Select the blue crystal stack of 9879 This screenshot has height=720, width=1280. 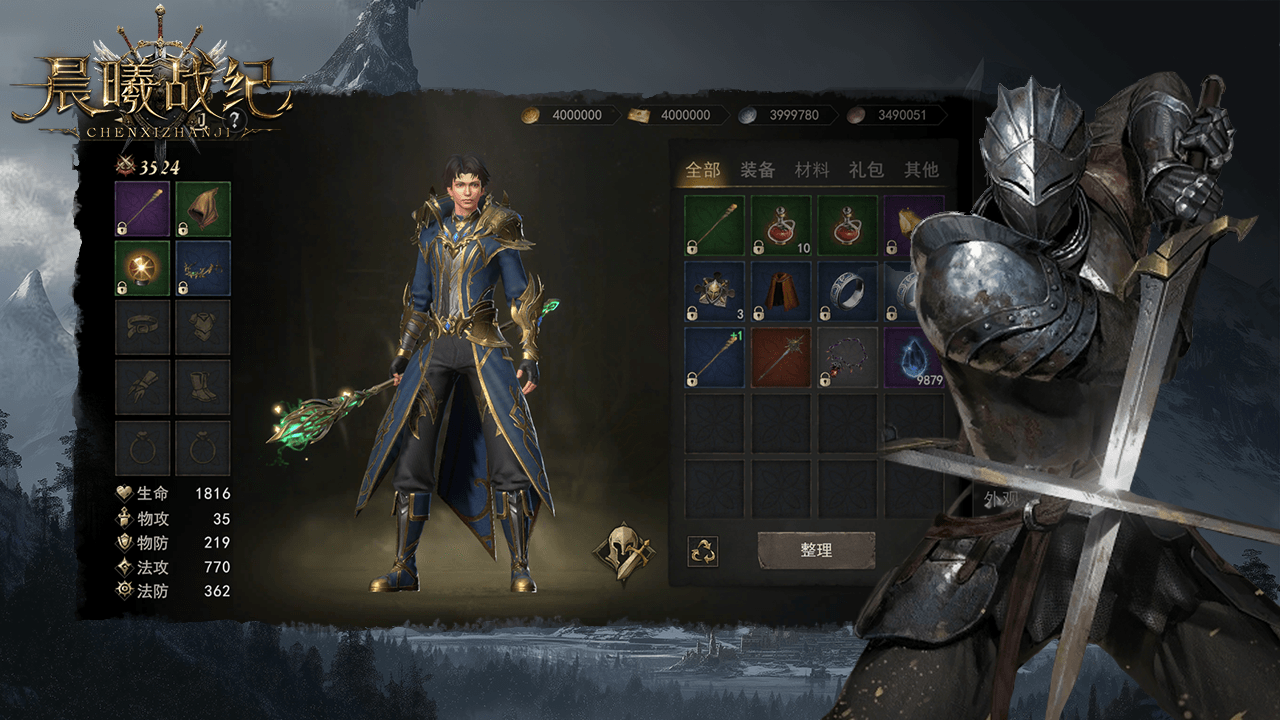913,357
